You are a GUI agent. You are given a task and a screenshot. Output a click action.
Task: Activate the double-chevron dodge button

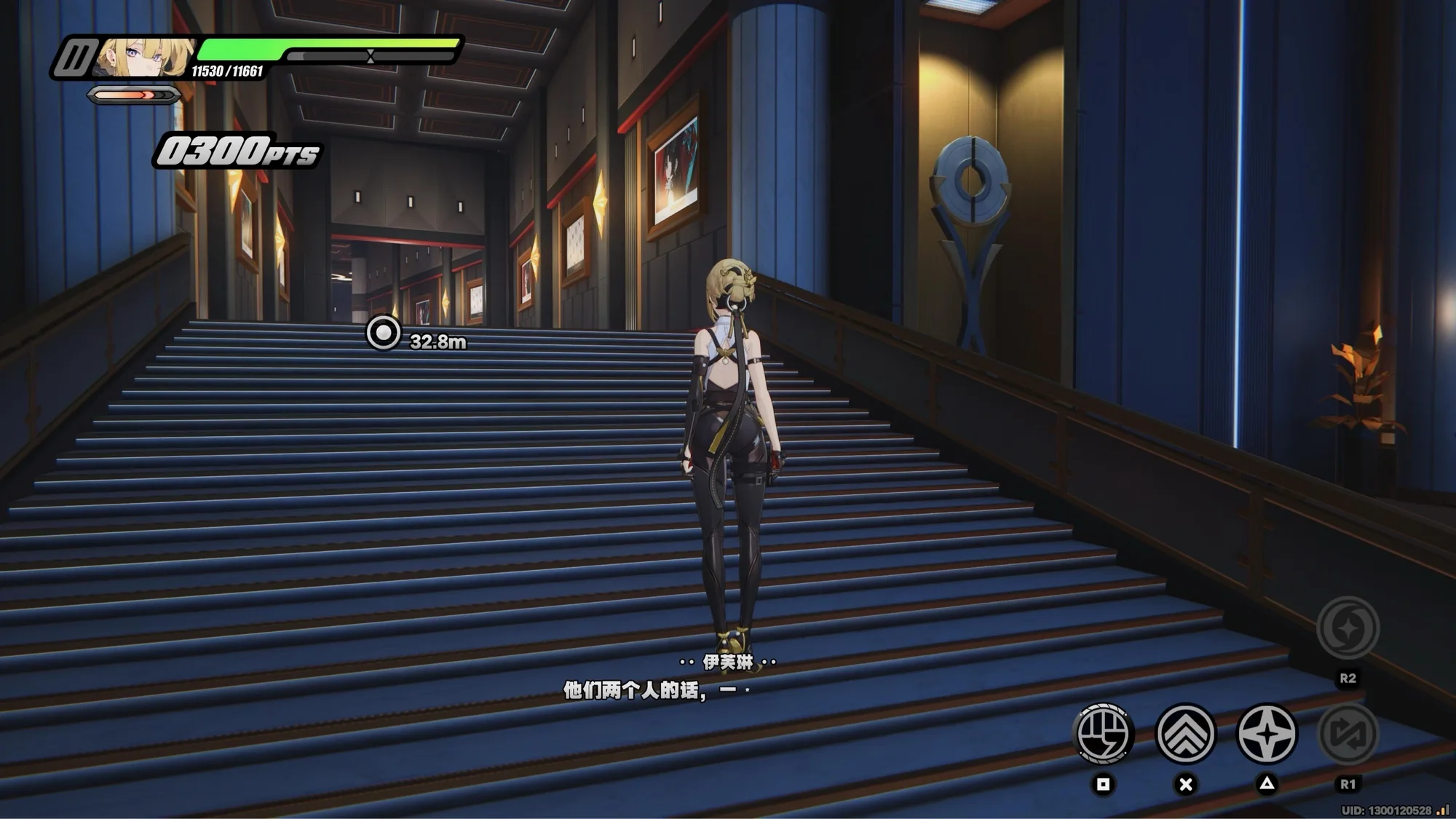point(1185,733)
